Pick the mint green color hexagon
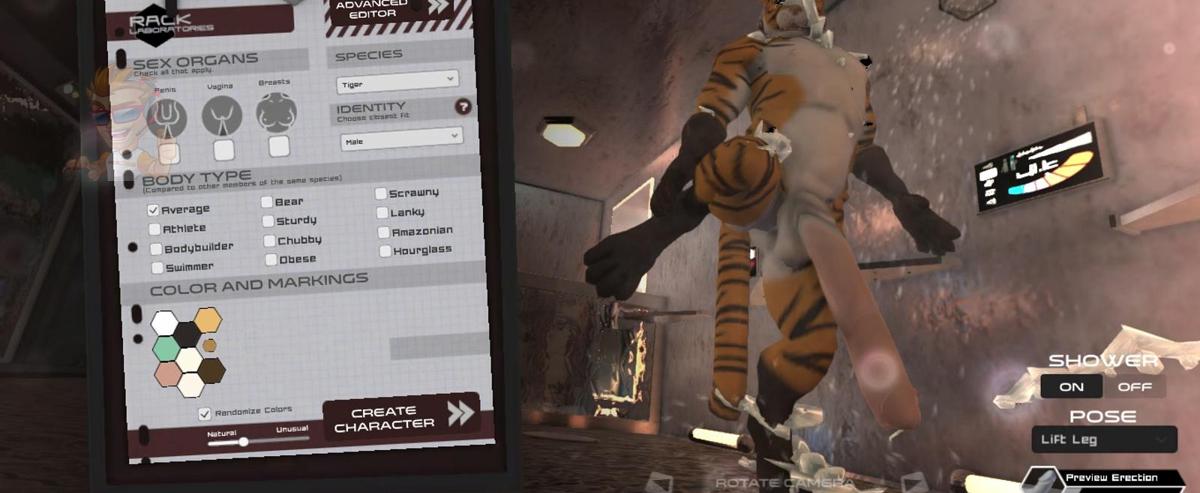The width and height of the screenshot is (1200, 493). 165,348
